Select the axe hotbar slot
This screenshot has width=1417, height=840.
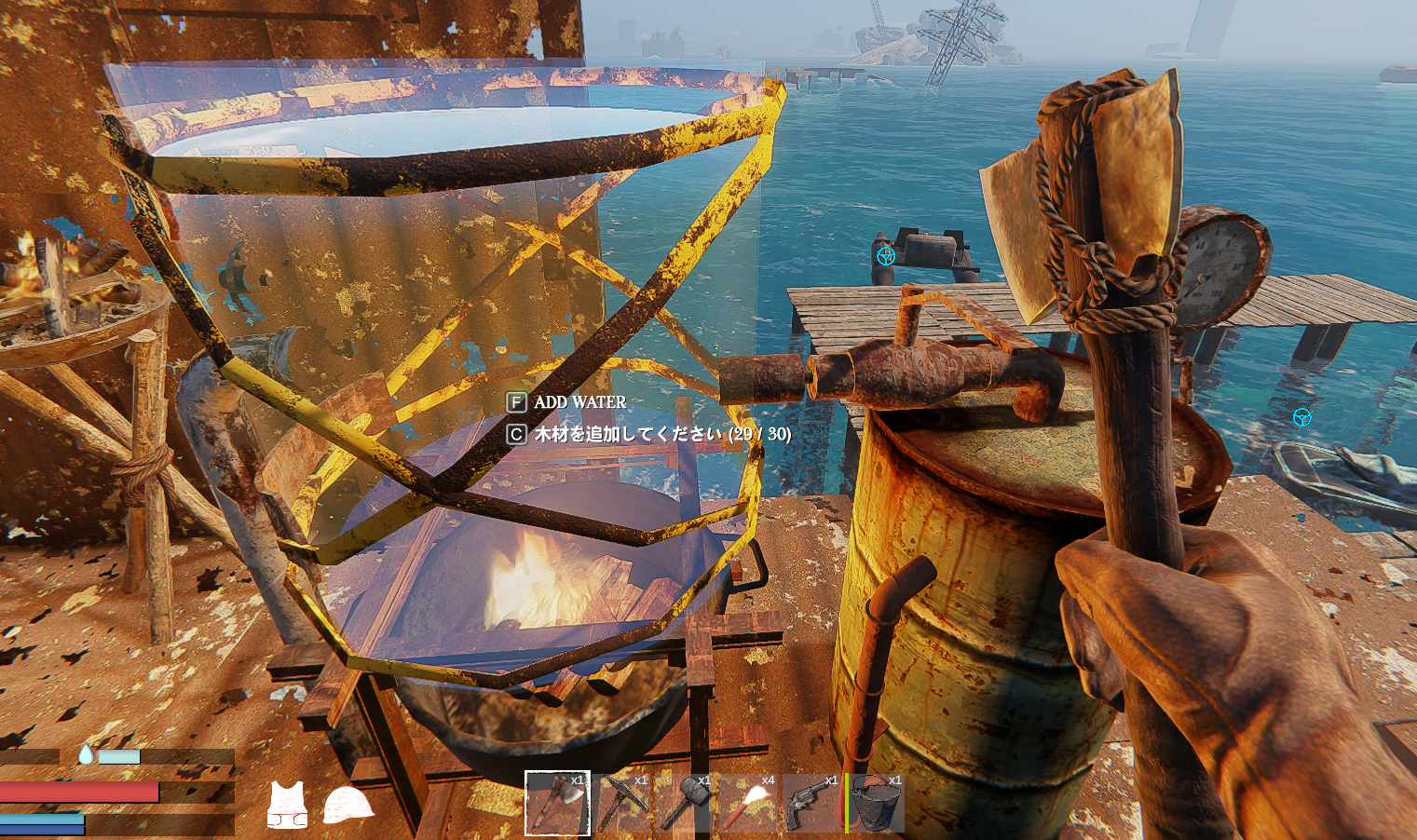(x=557, y=802)
